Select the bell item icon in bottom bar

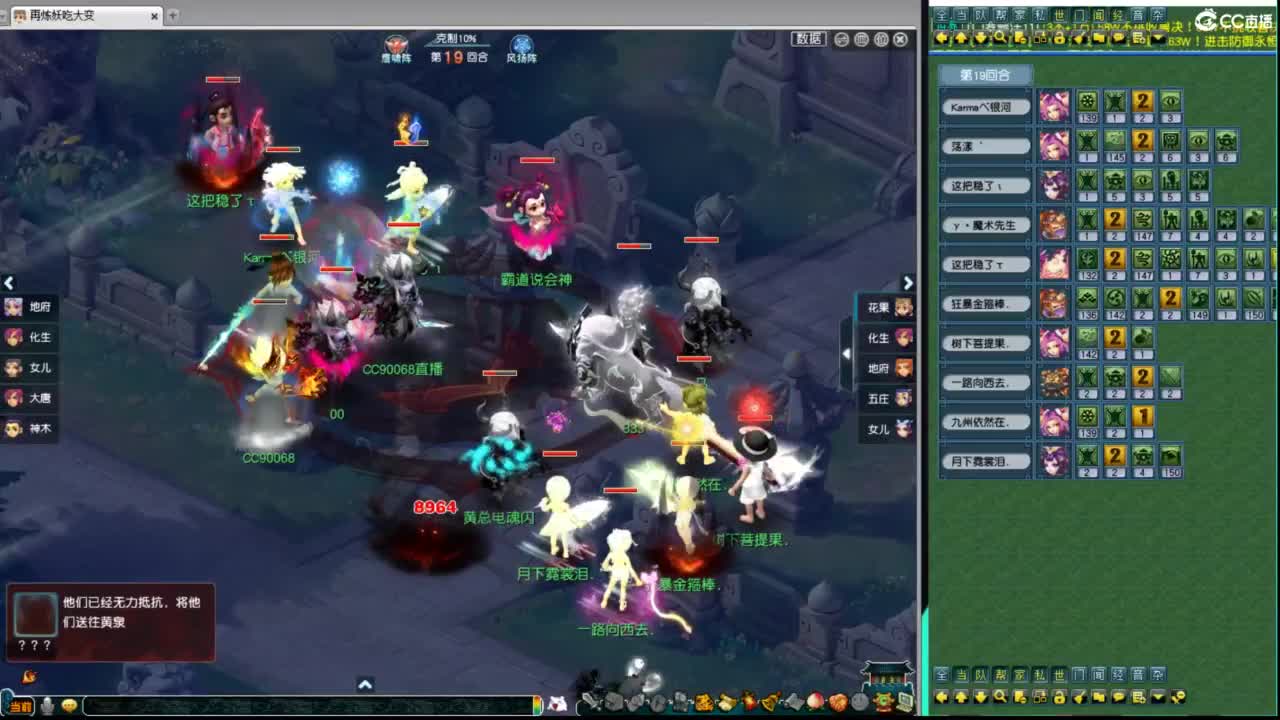pyautogui.click(x=768, y=703)
